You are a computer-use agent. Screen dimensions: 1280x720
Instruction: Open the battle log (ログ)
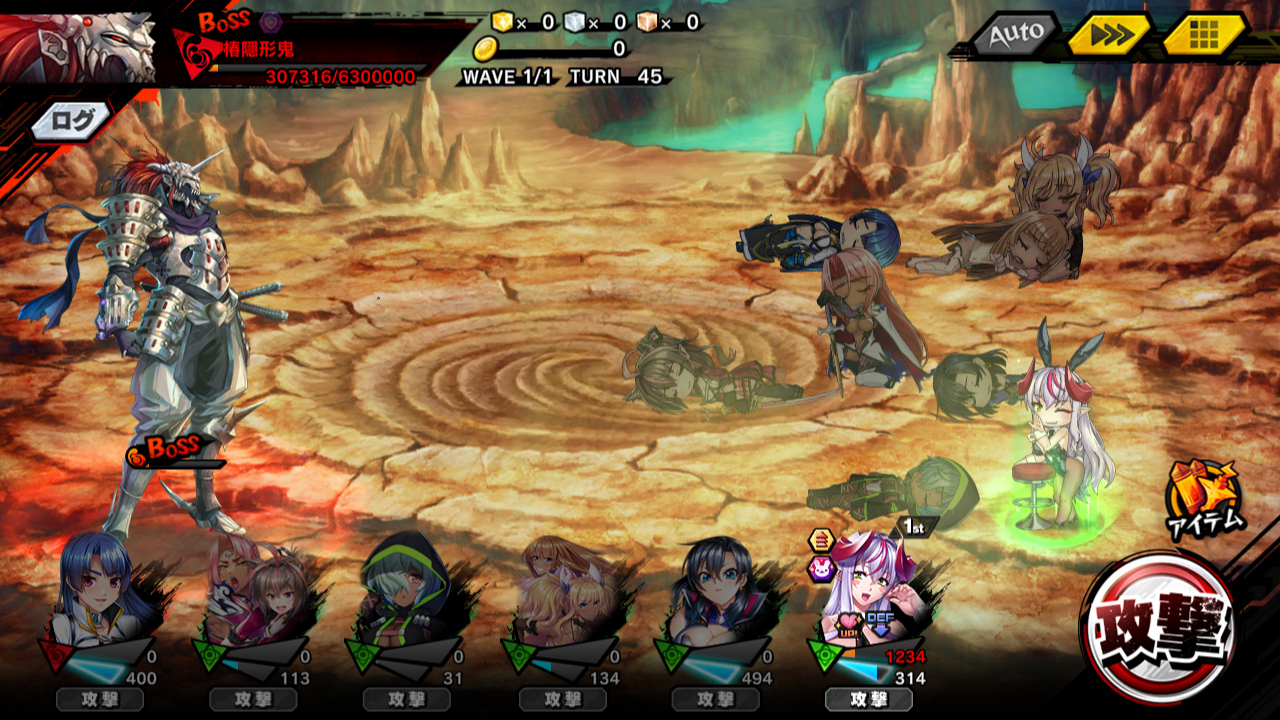coord(70,121)
